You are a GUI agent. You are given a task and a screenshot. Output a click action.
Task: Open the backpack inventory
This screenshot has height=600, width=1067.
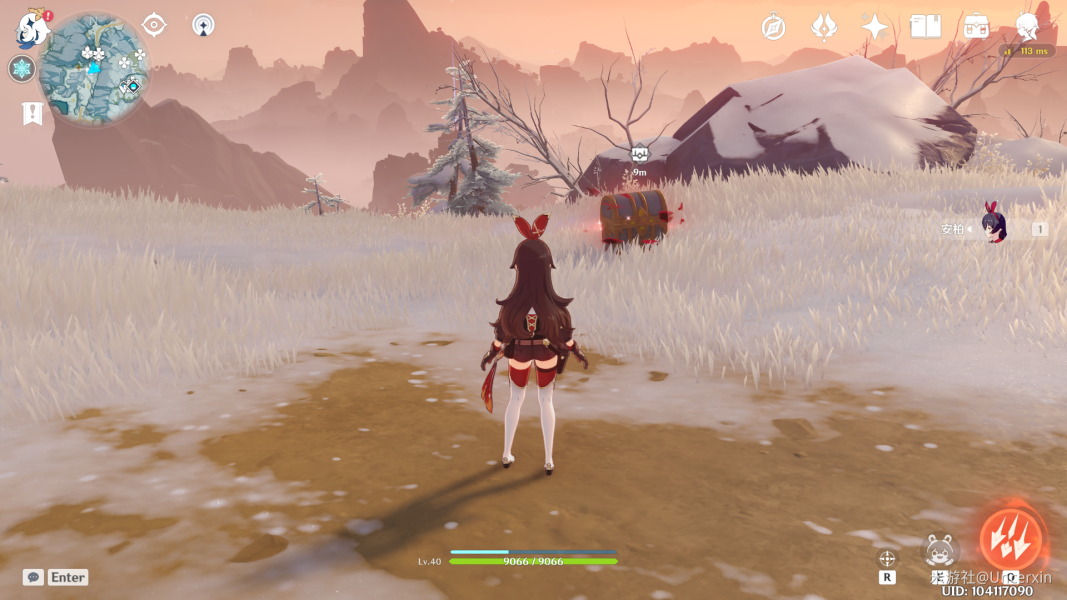pos(977,27)
